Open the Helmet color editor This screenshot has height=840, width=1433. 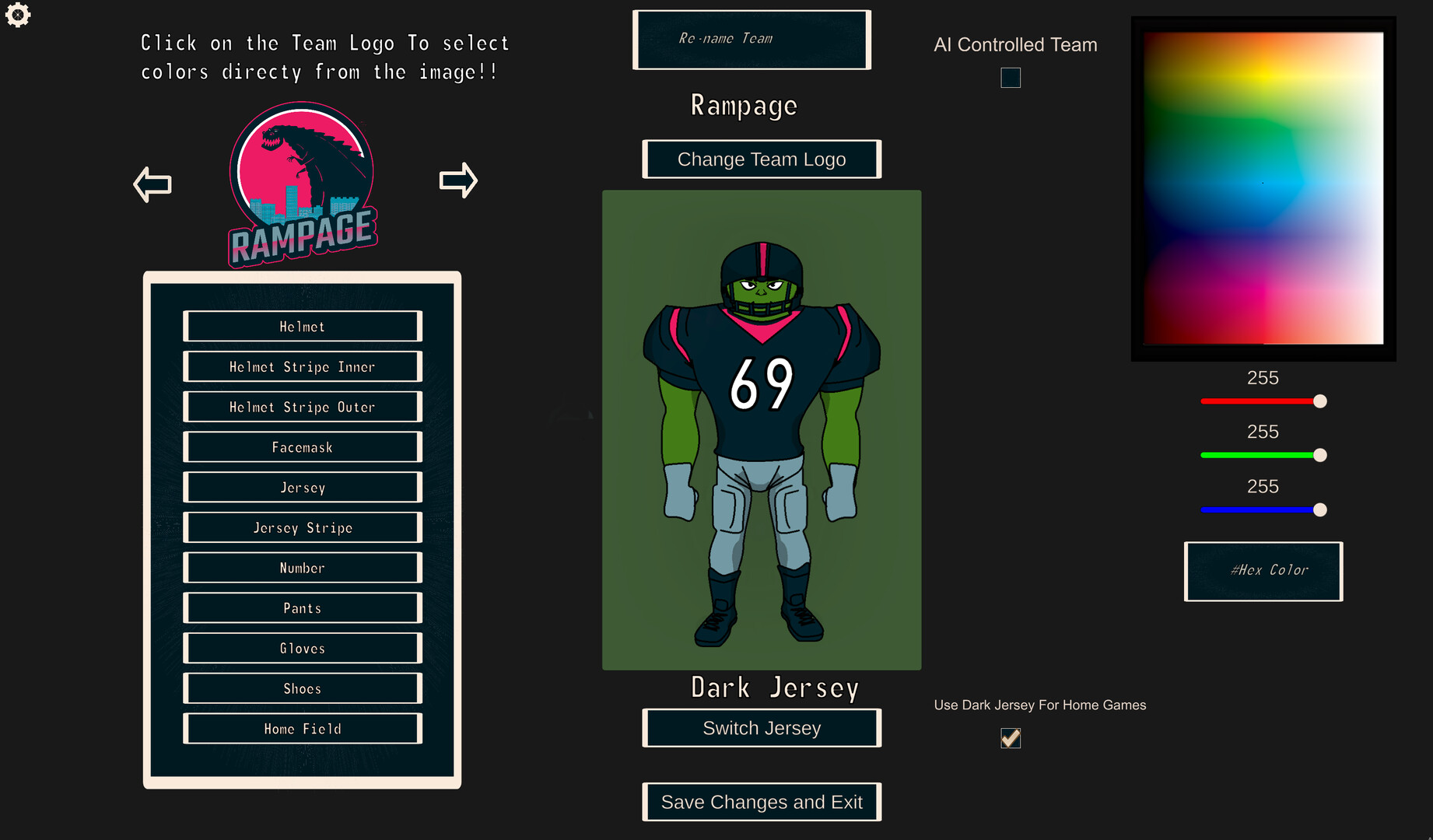[302, 326]
